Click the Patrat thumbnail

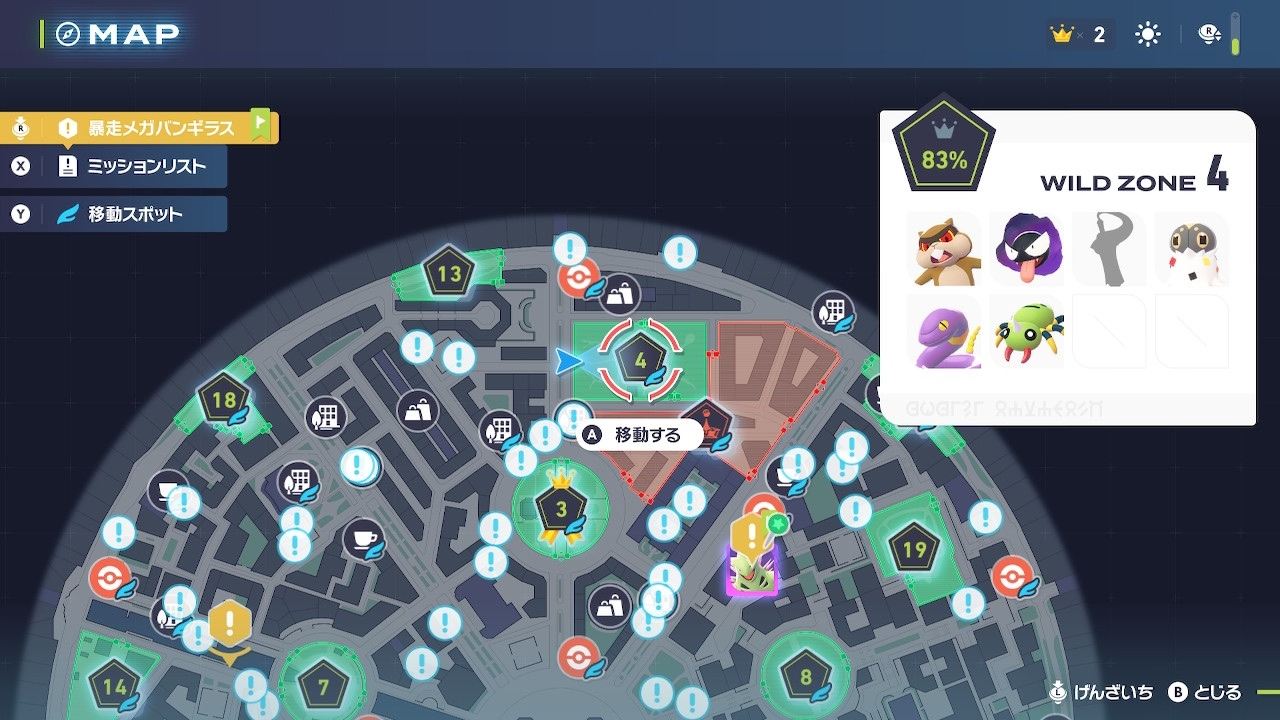943,249
